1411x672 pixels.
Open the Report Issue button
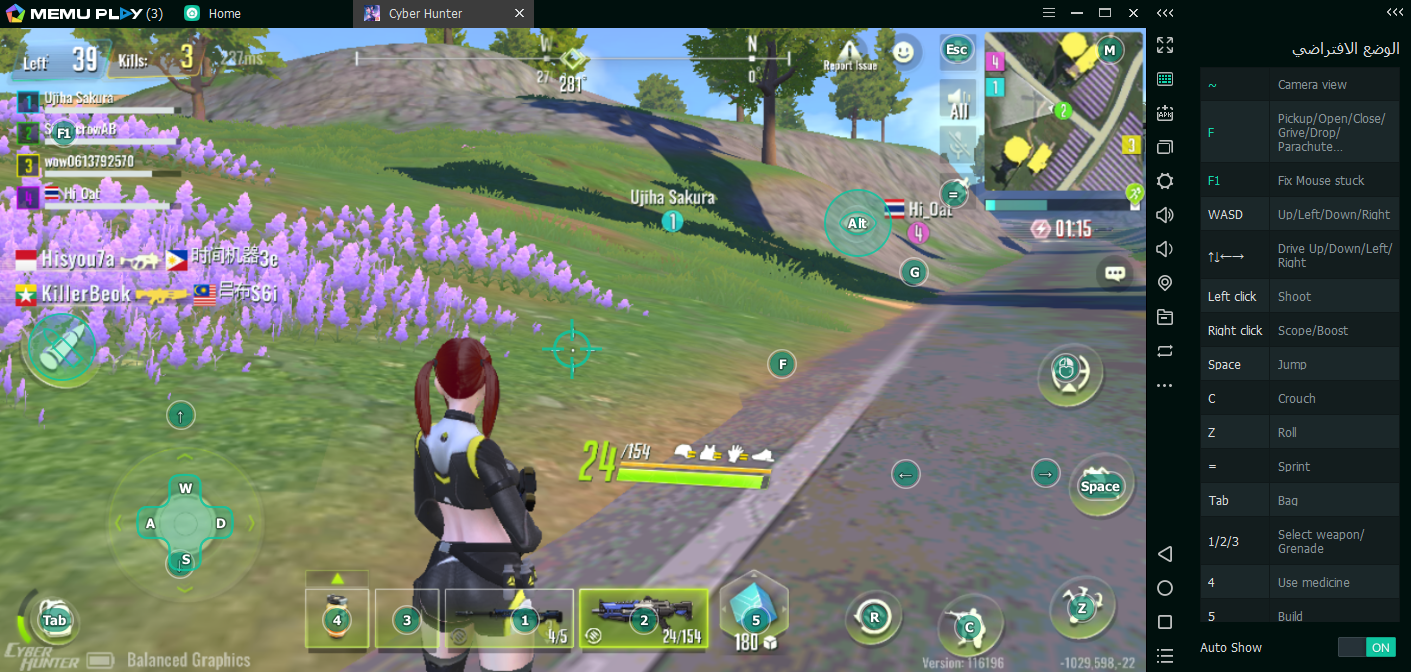(x=850, y=54)
